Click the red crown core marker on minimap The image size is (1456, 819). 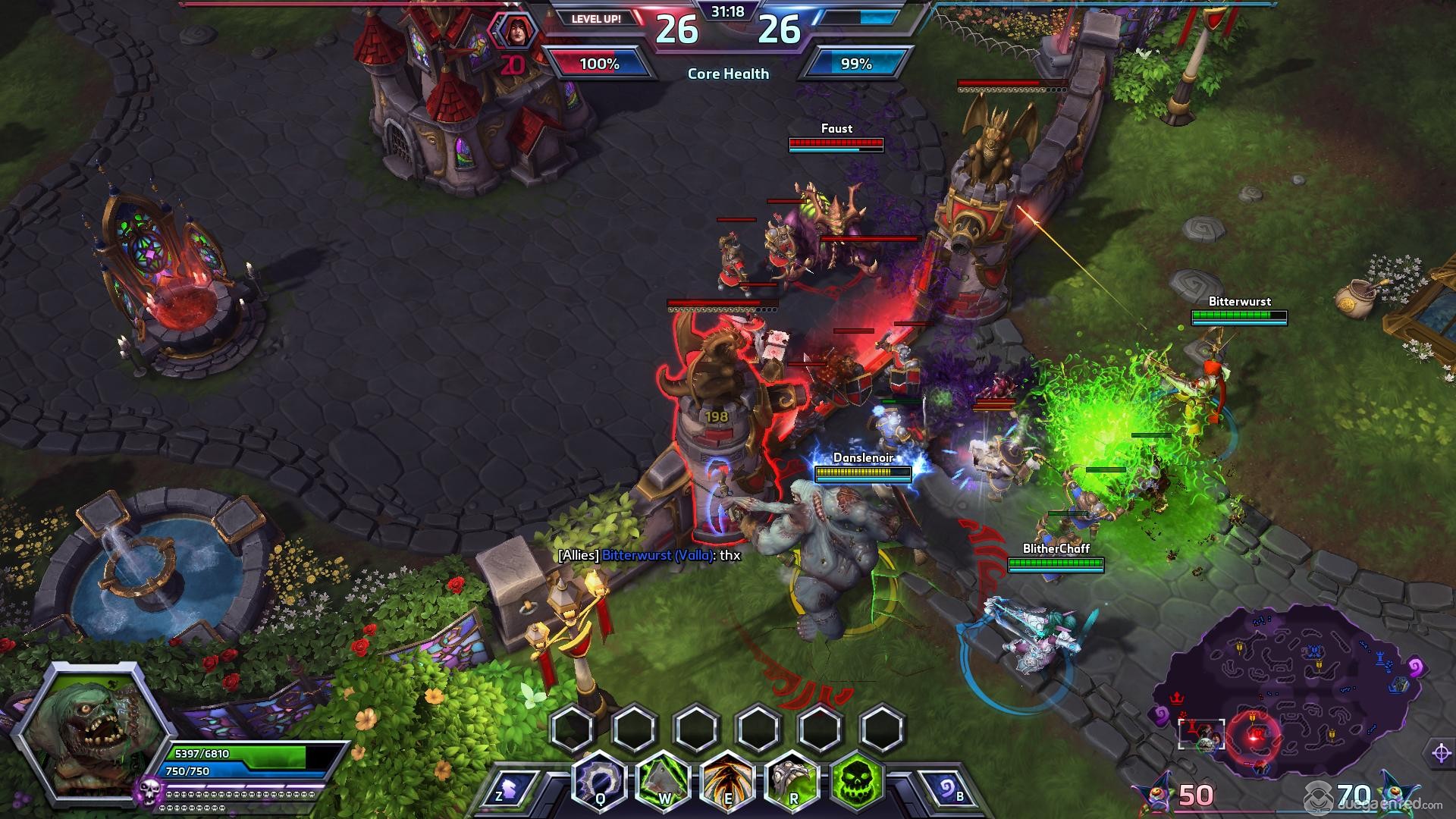[x=1176, y=696]
